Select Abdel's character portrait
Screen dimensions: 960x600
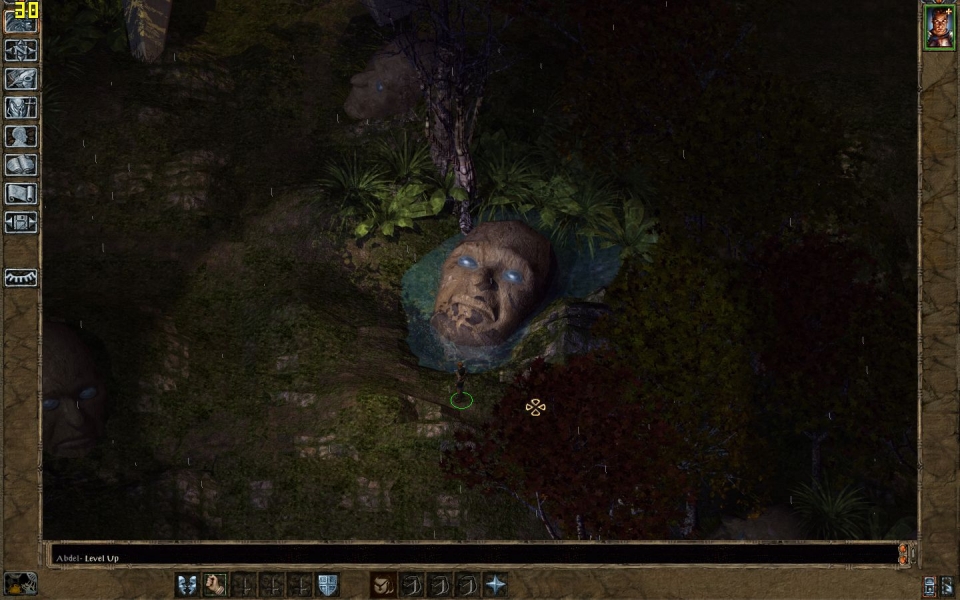pyautogui.click(x=939, y=27)
